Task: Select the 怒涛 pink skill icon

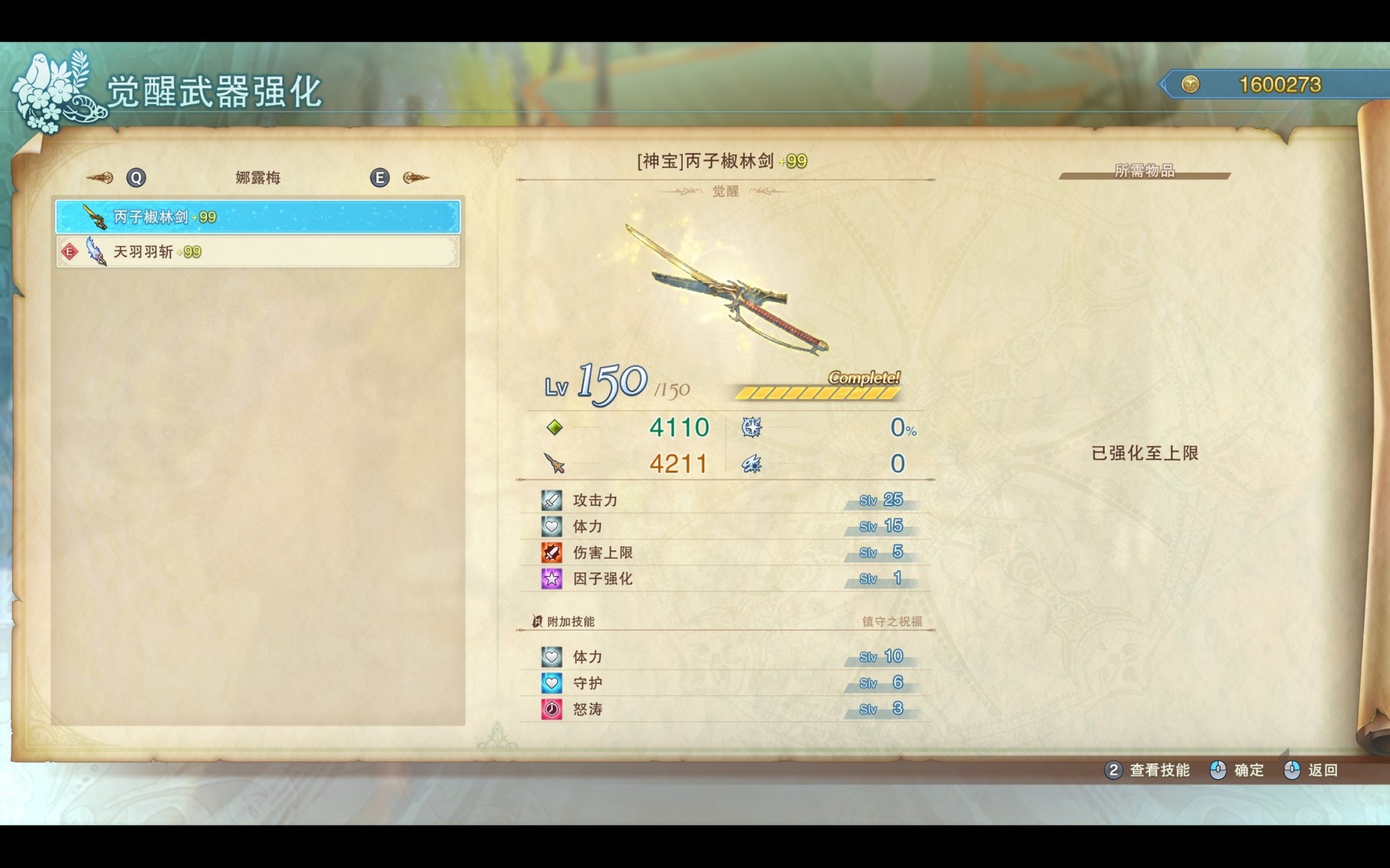Action: tap(550, 709)
